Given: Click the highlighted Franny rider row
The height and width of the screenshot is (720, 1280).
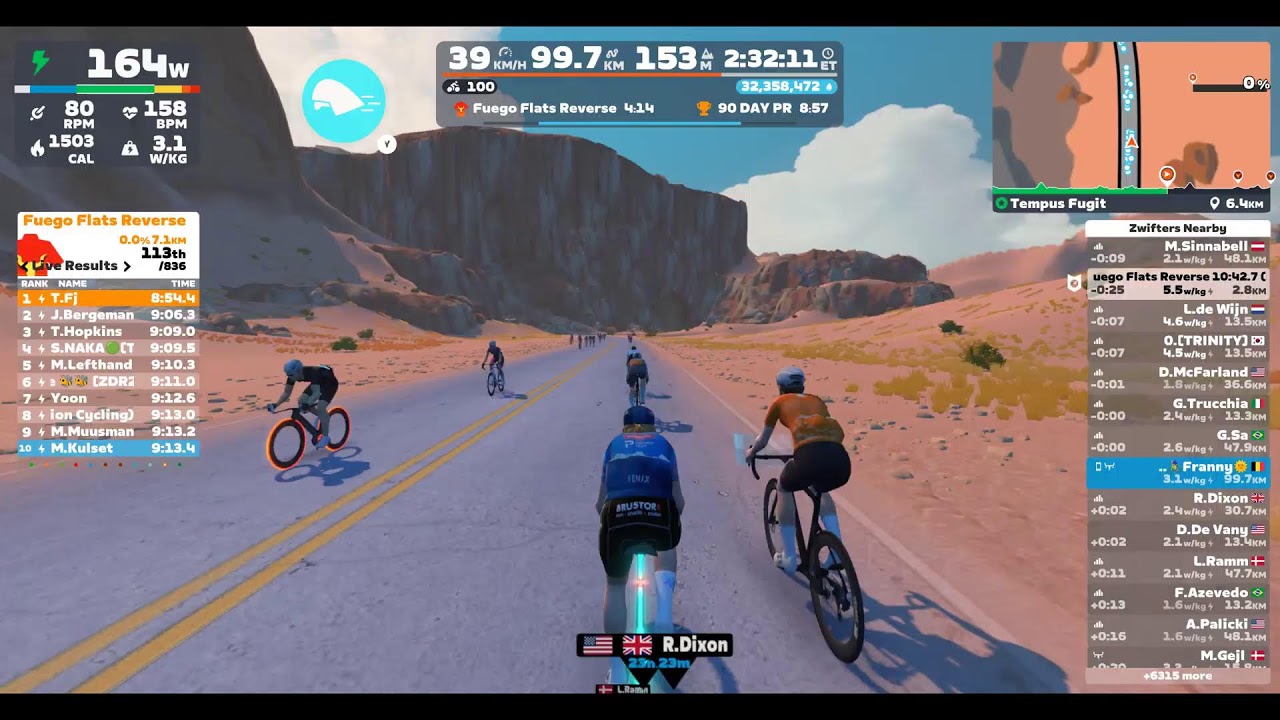Looking at the screenshot, I should 1177,472.
